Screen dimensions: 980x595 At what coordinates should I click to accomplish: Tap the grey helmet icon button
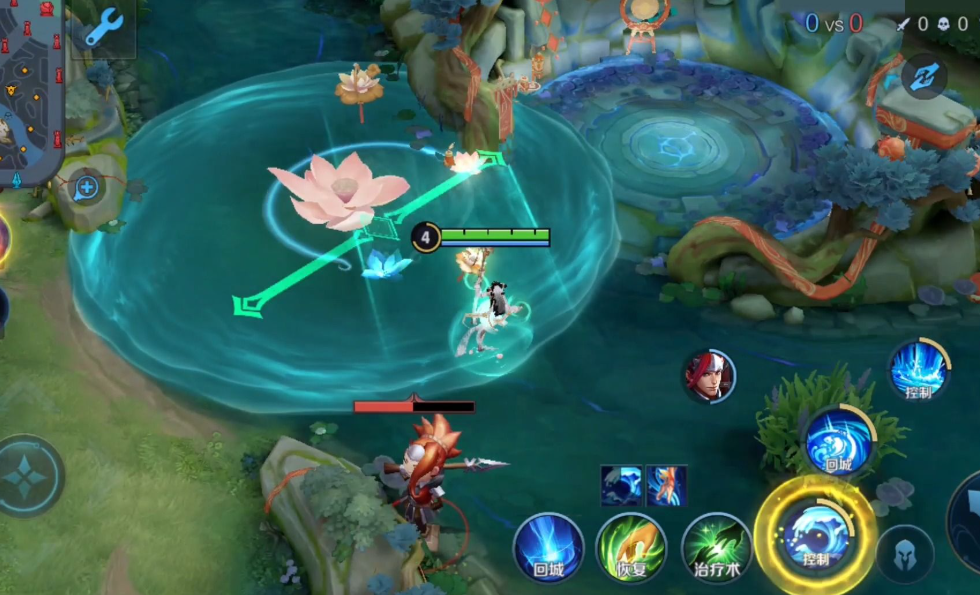pyautogui.click(x=906, y=553)
